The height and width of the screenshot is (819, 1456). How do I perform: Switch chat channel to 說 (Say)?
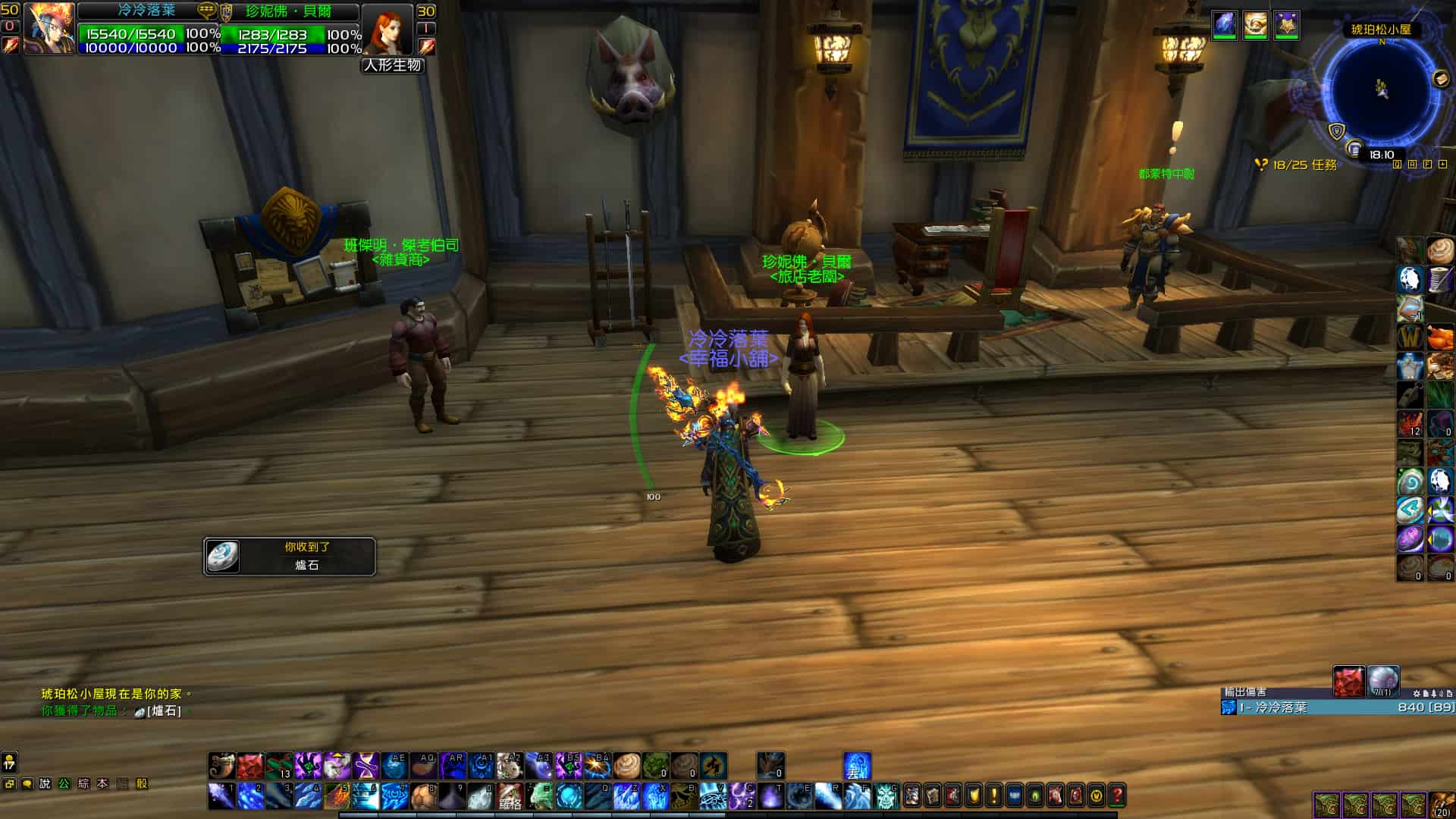pos(45,783)
